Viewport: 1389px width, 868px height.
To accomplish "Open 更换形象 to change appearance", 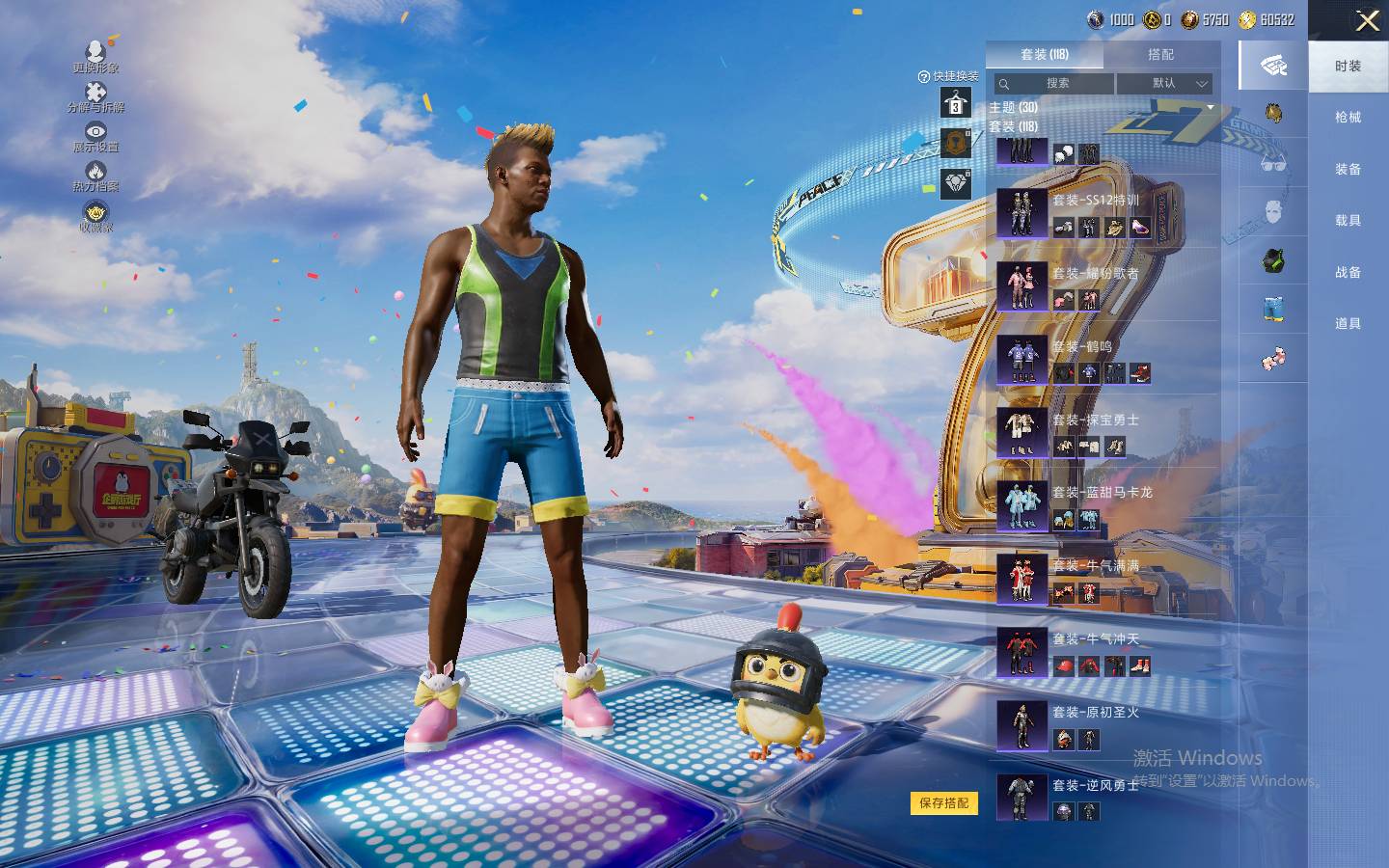I will [x=95, y=57].
